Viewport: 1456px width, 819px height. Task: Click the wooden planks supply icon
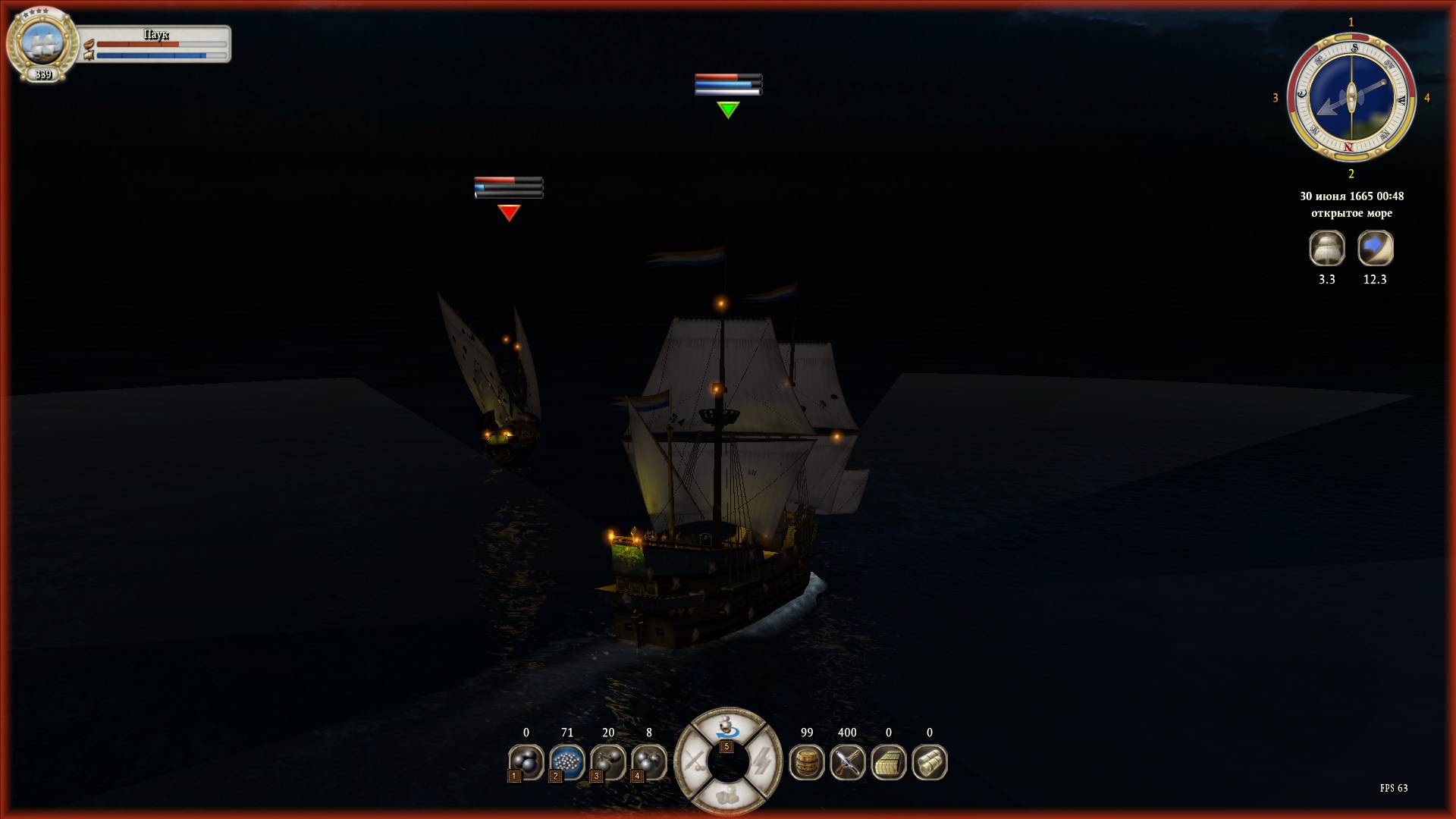[x=888, y=761]
